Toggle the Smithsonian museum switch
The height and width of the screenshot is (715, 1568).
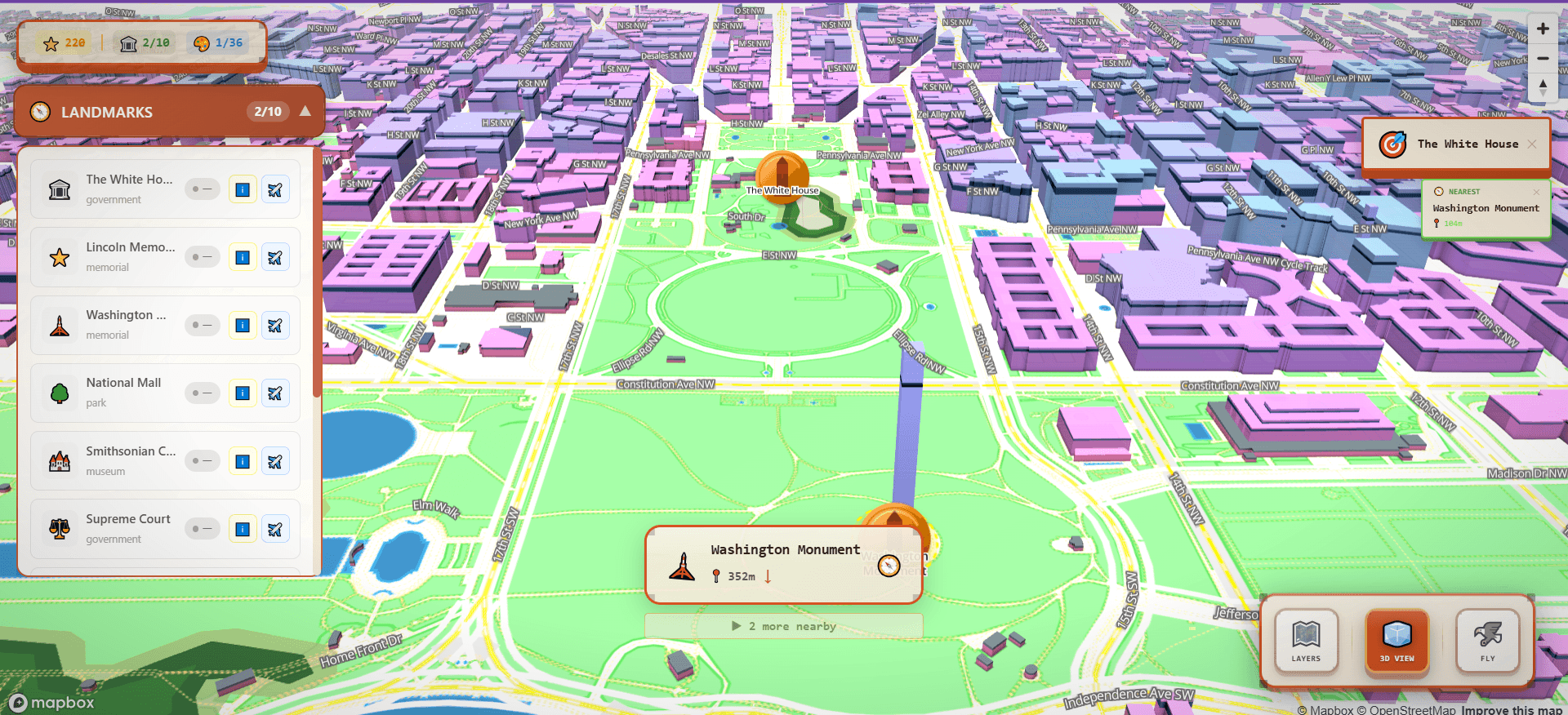click(x=202, y=460)
